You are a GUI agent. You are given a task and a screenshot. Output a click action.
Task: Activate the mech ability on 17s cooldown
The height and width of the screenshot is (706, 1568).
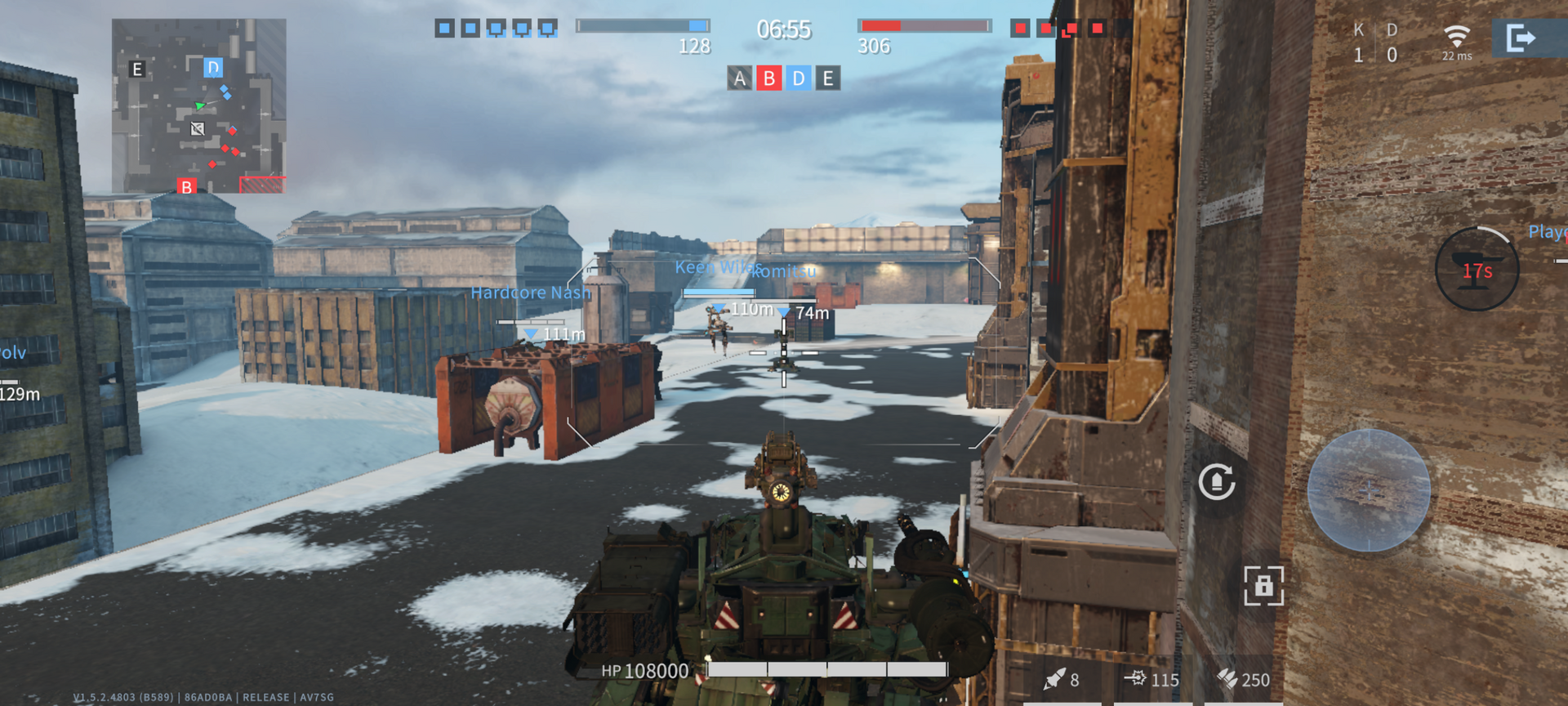tap(1477, 270)
